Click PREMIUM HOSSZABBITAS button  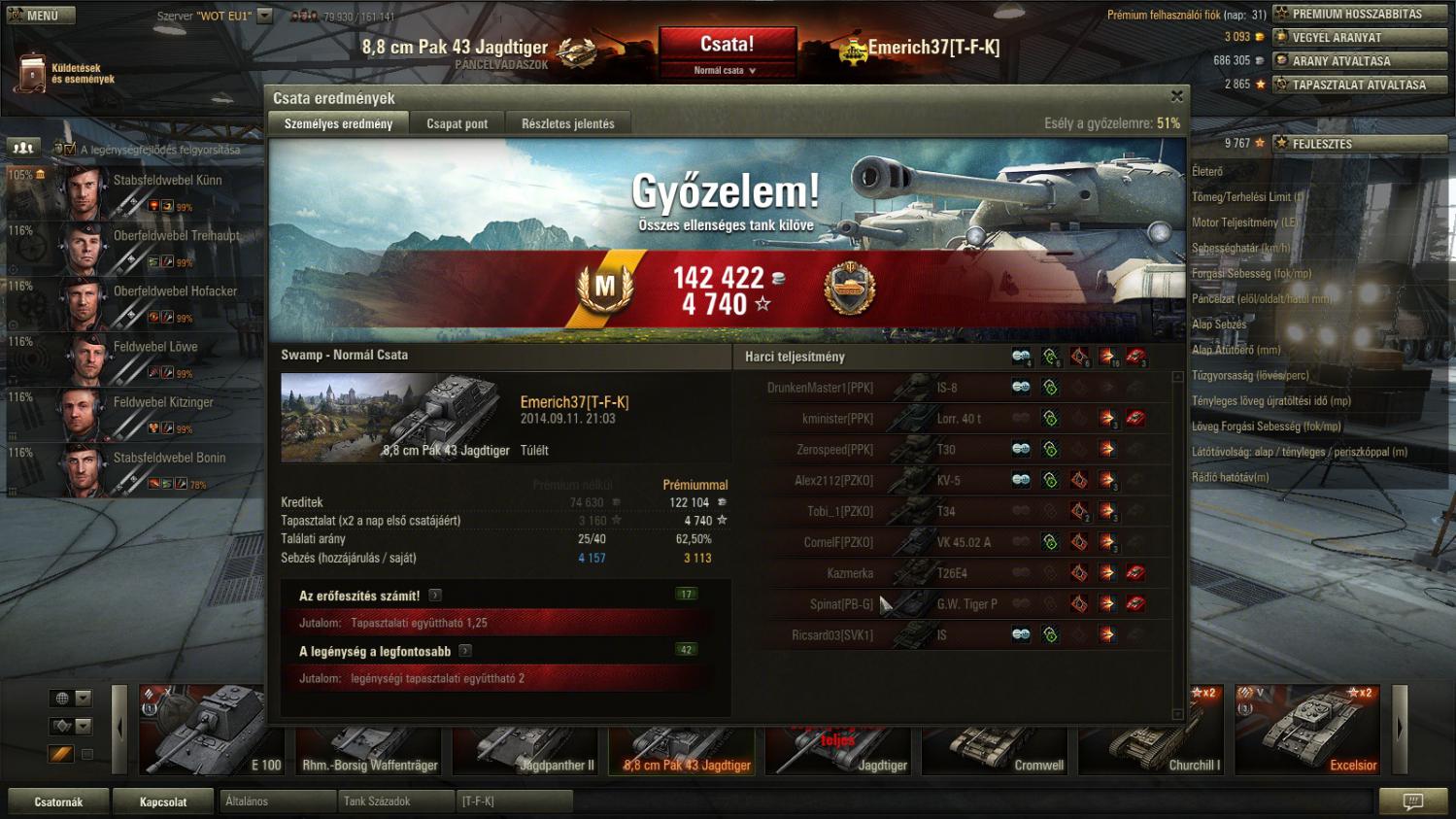tap(1358, 14)
